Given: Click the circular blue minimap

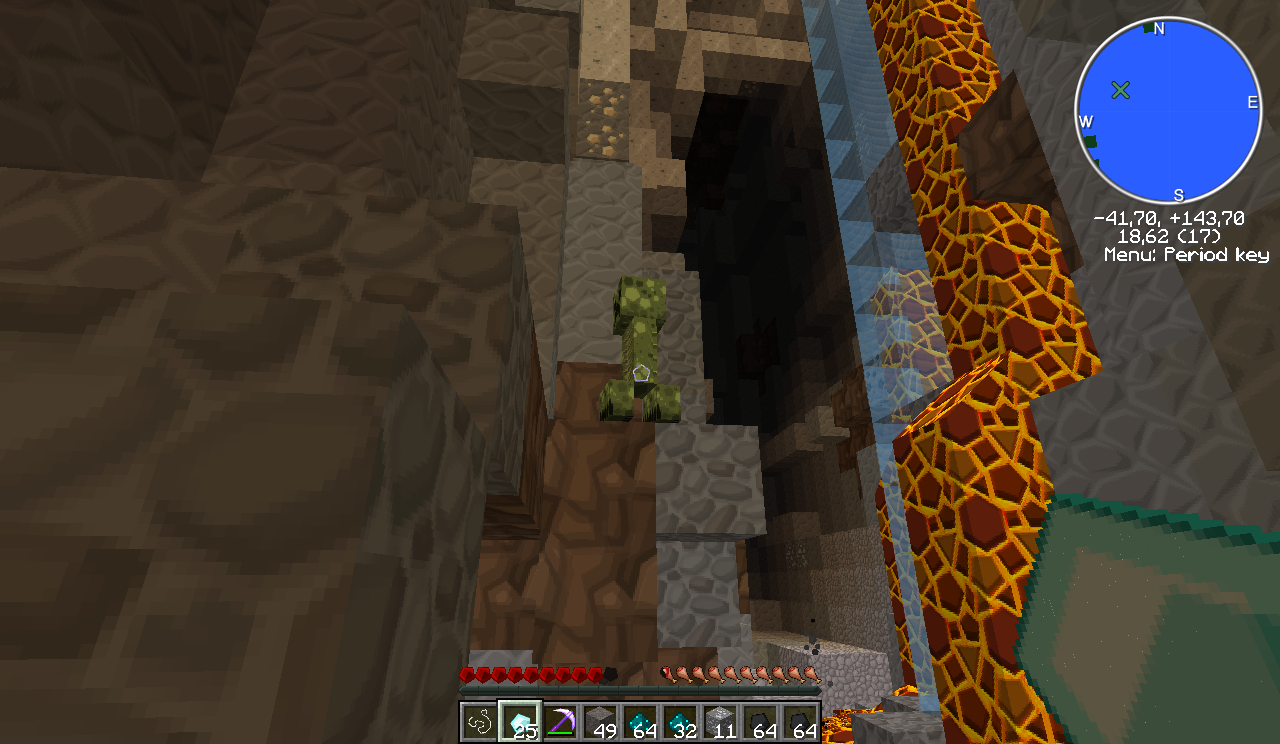Looking at the screenshot, I should point(1167,111).
